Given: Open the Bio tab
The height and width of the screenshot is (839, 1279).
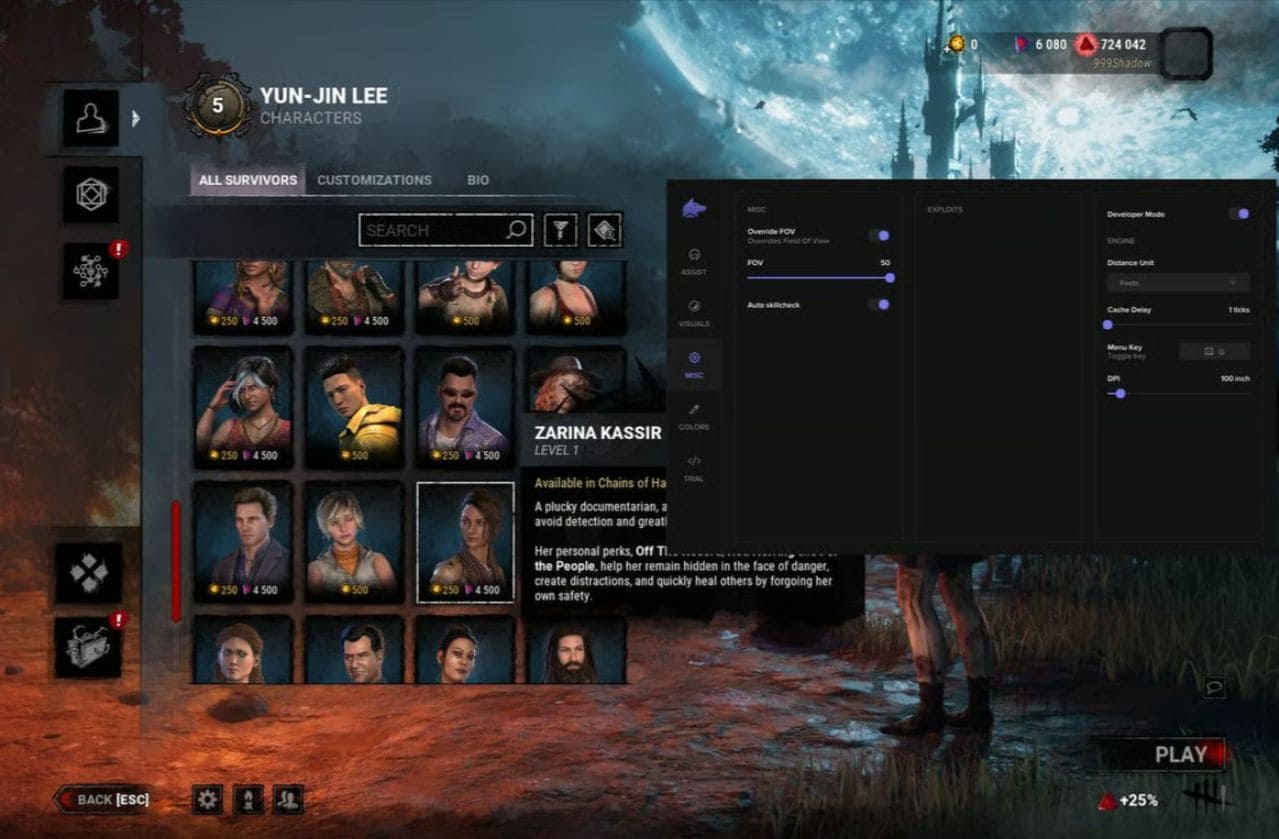Looking at the screenshot, I should pyautogui.click(x=478, y=180).
